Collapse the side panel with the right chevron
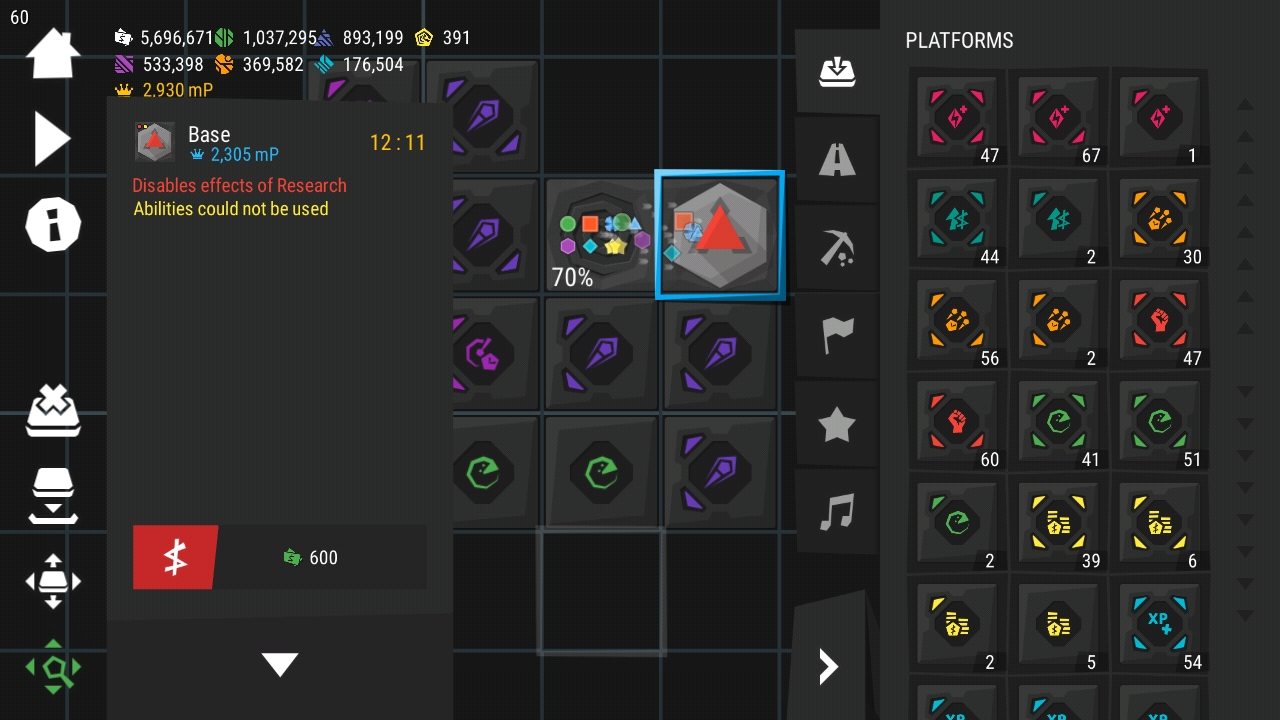Viewport: 1280px width, 720px height. click(829, 666)
